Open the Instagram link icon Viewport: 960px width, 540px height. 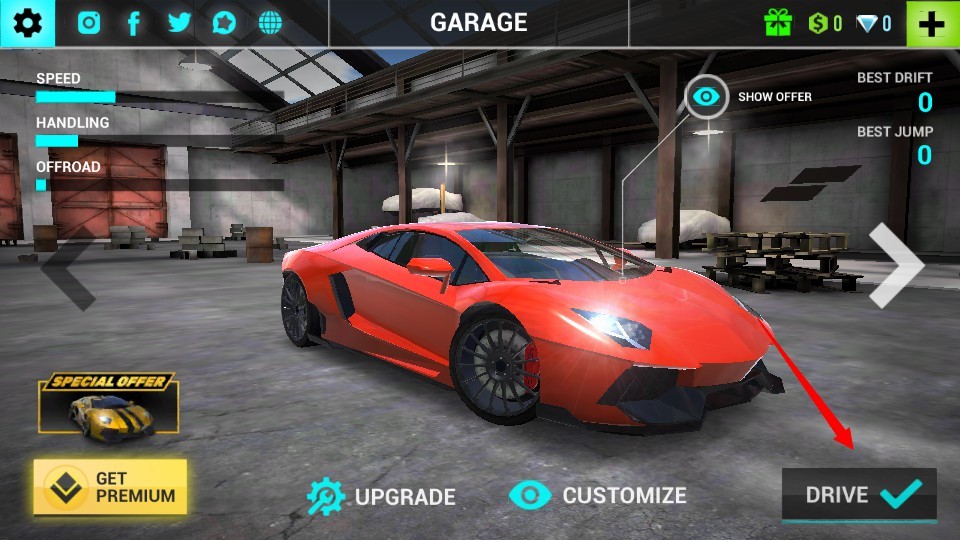[90, 23]
